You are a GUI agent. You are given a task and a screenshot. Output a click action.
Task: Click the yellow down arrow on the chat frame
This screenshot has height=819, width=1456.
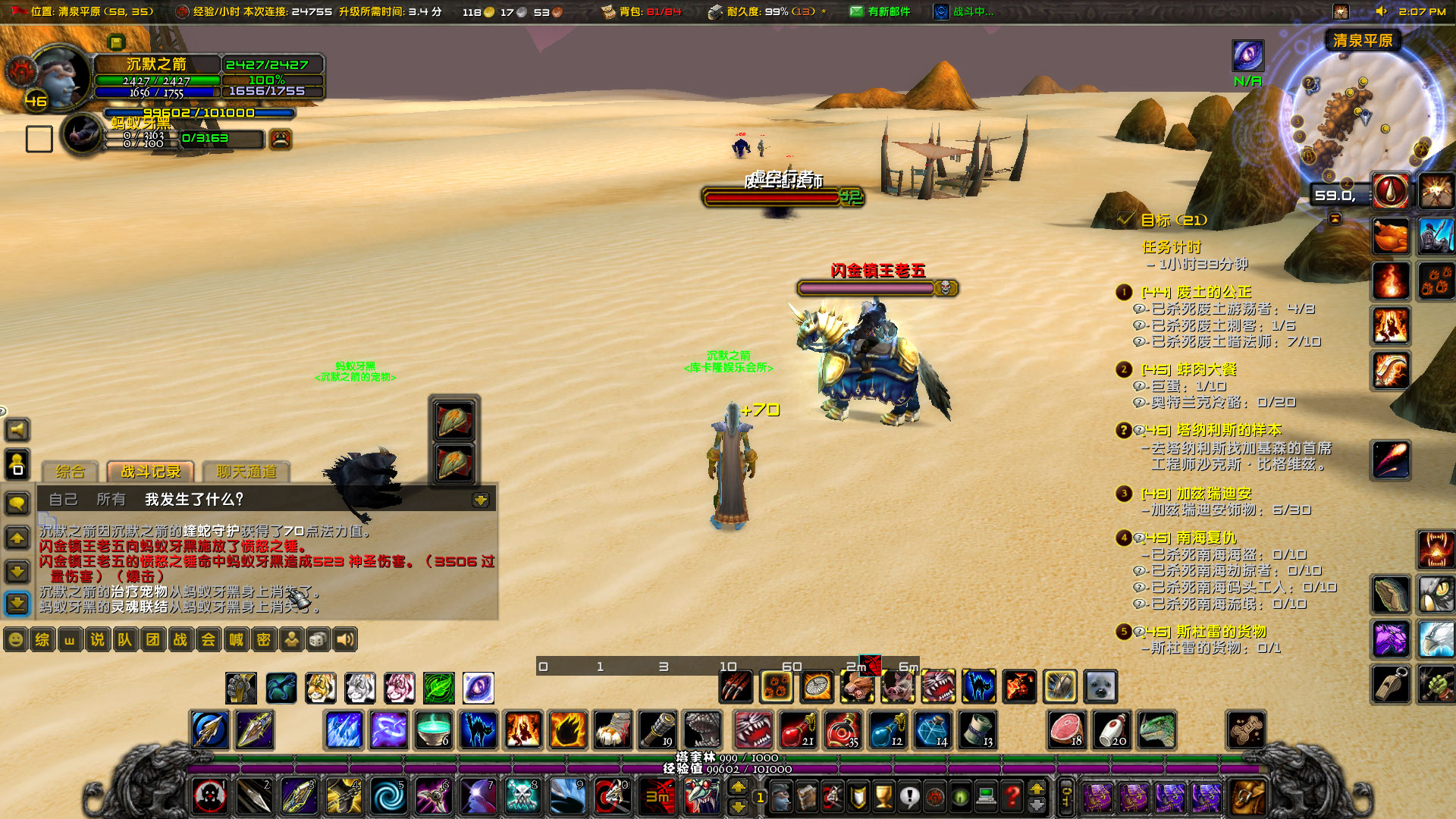click(482, 500)
